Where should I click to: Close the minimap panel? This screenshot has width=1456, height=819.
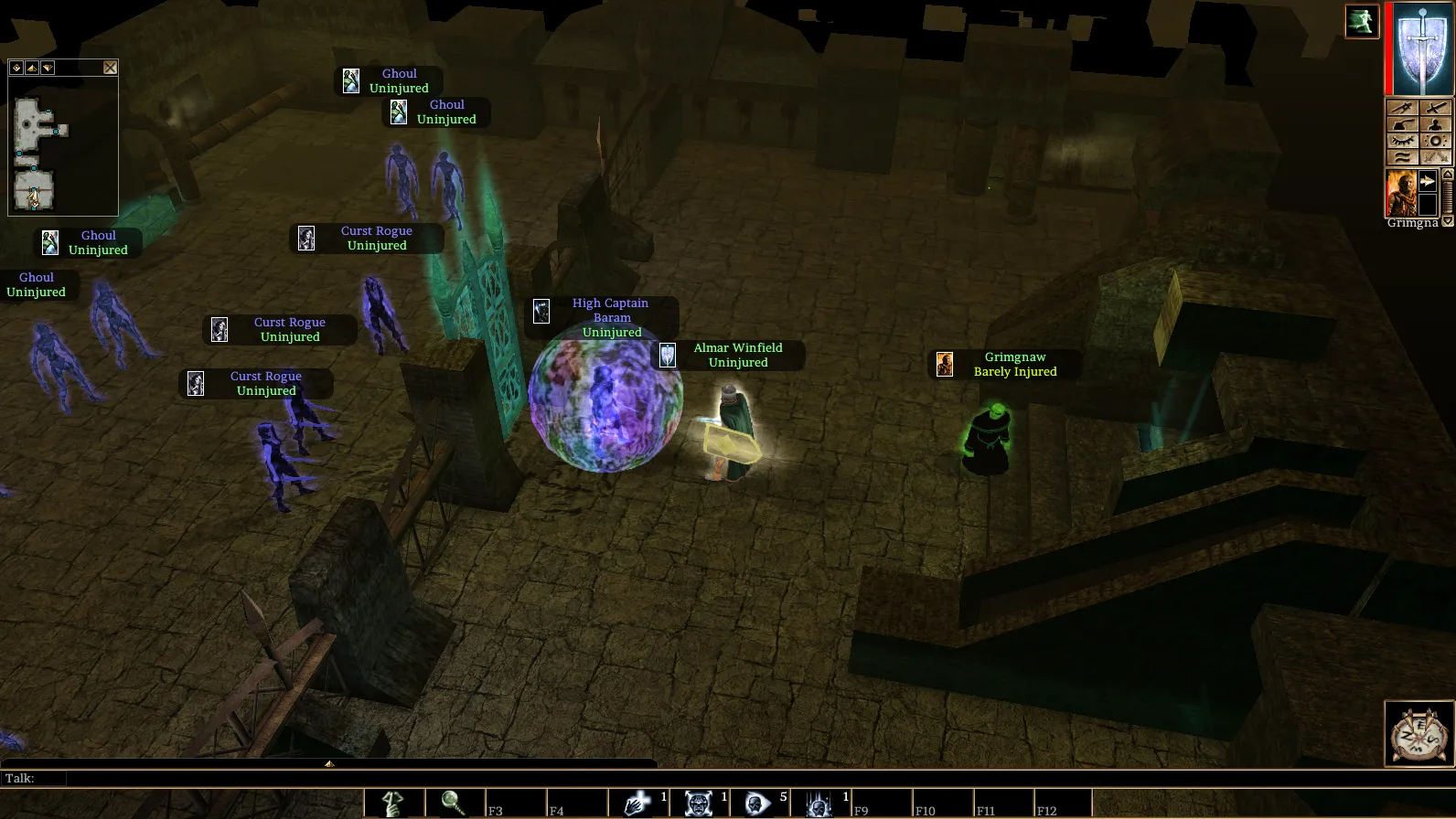point(111,68)
